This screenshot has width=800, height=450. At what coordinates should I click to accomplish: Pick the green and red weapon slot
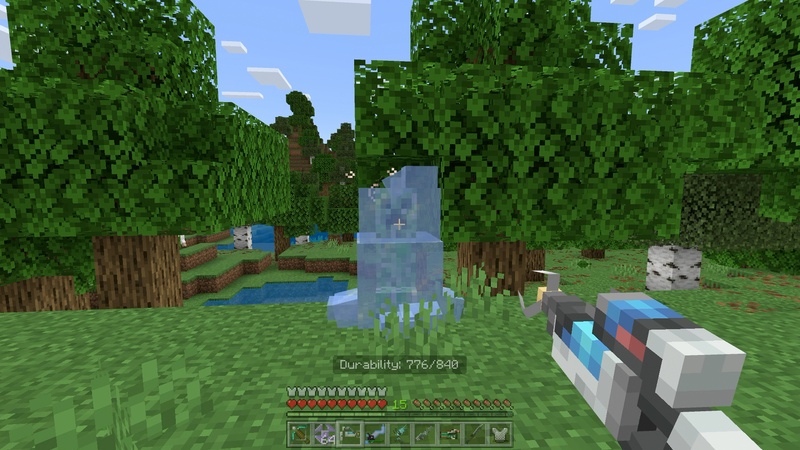coord(449,433)
